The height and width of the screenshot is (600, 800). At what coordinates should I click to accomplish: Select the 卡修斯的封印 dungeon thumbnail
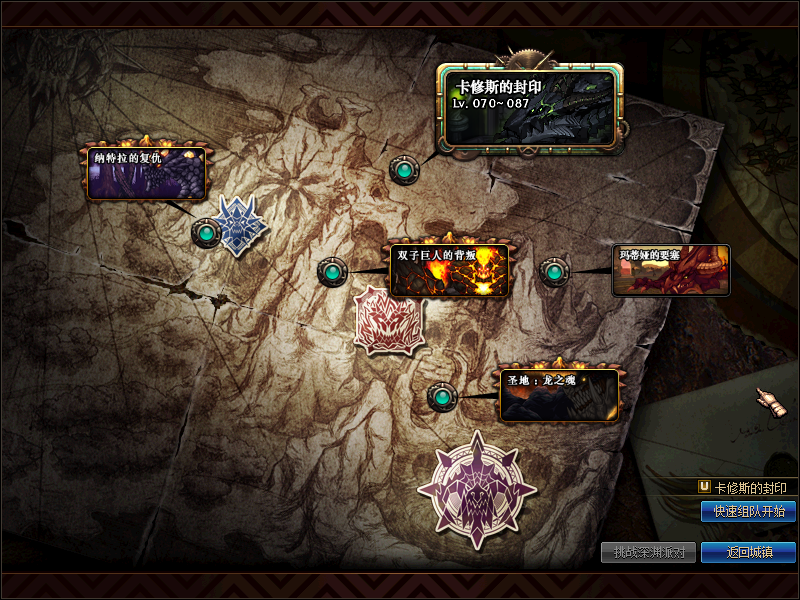tap(530, 108)
